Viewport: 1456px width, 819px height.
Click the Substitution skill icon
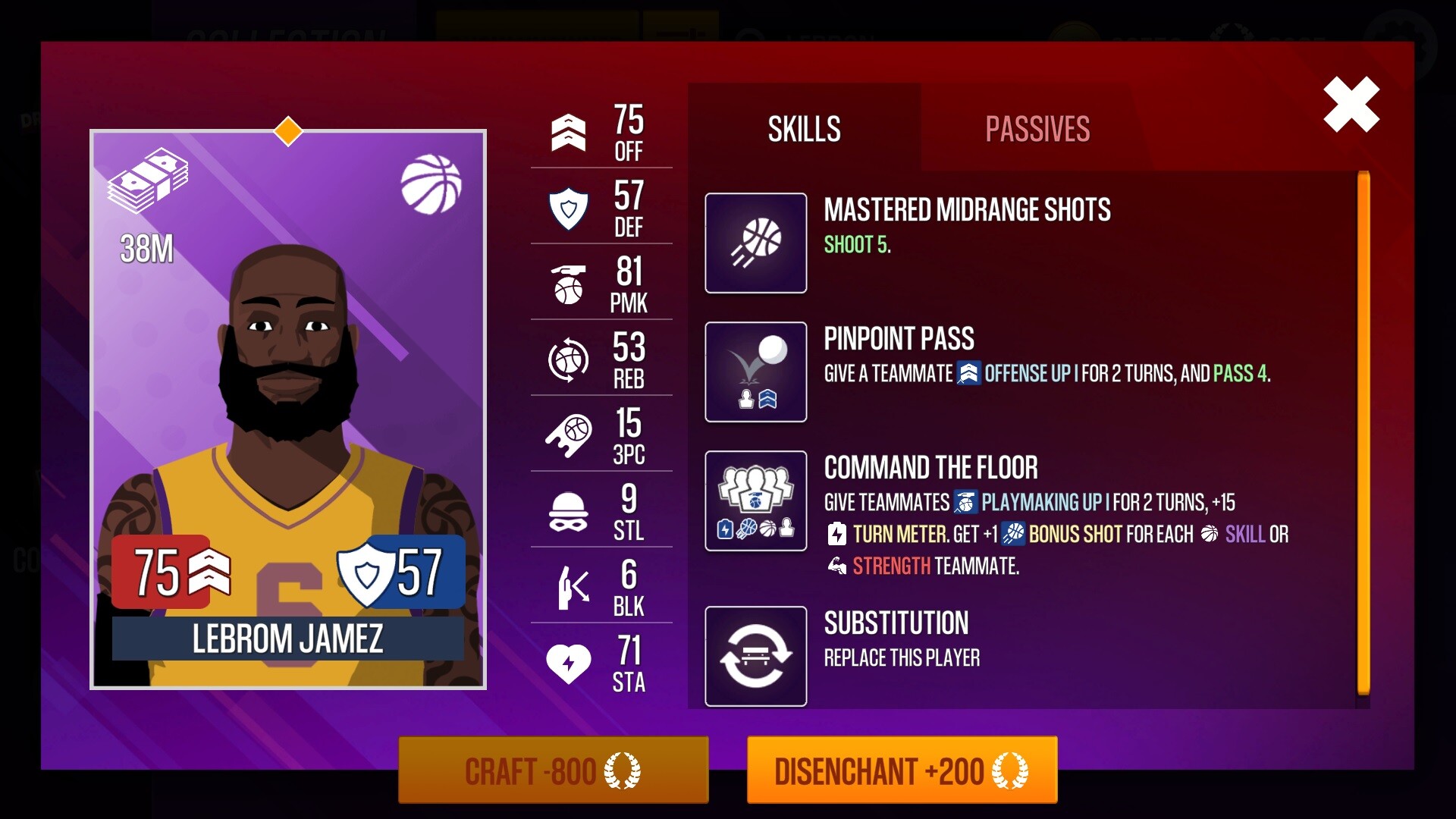click(x=755, y=655)
